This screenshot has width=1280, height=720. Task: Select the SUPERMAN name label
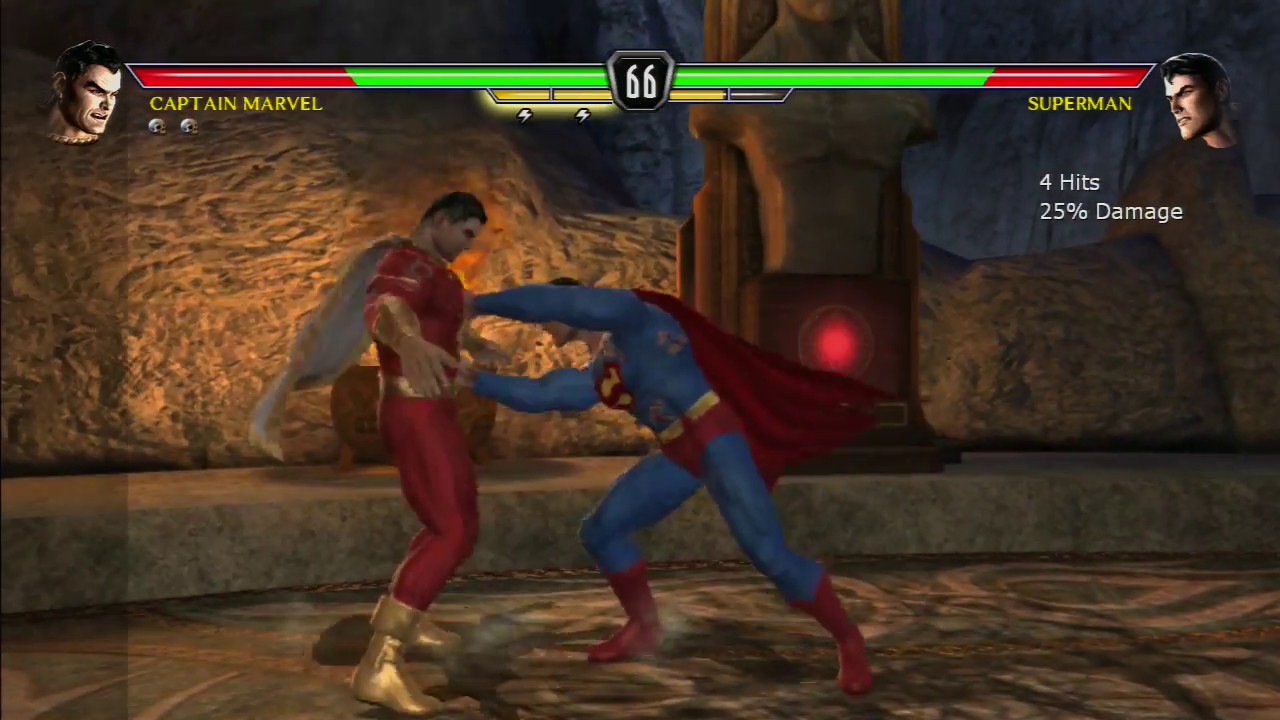(1079, 103)
